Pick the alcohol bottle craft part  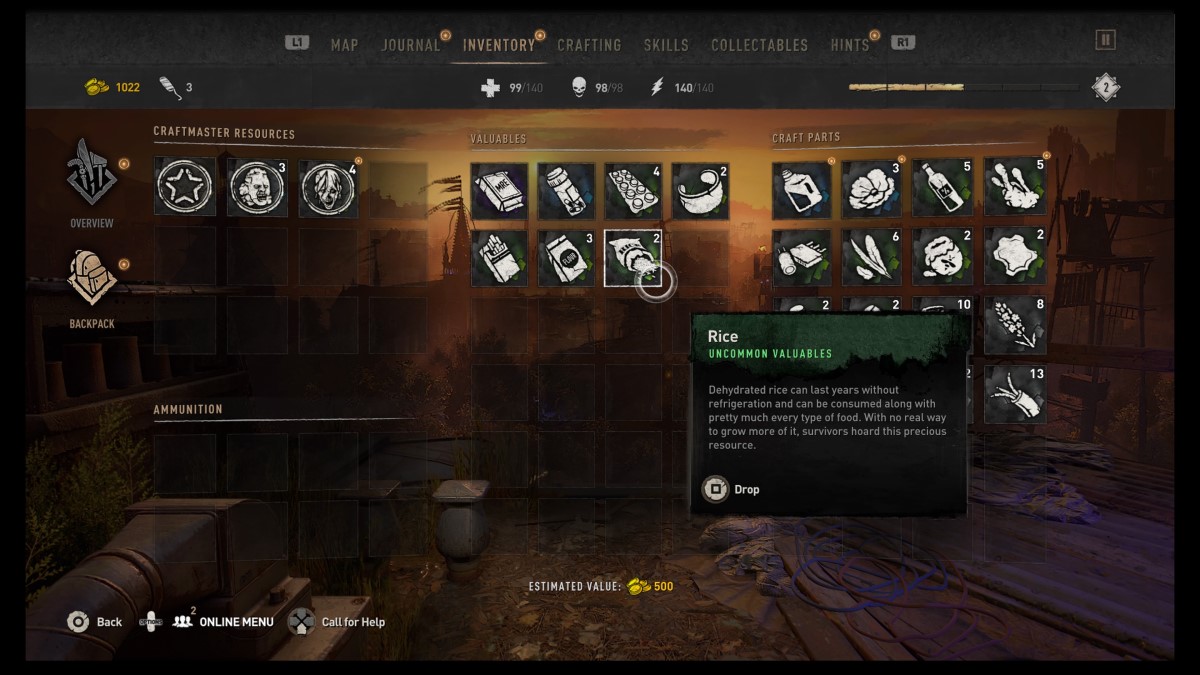[943, 190]
